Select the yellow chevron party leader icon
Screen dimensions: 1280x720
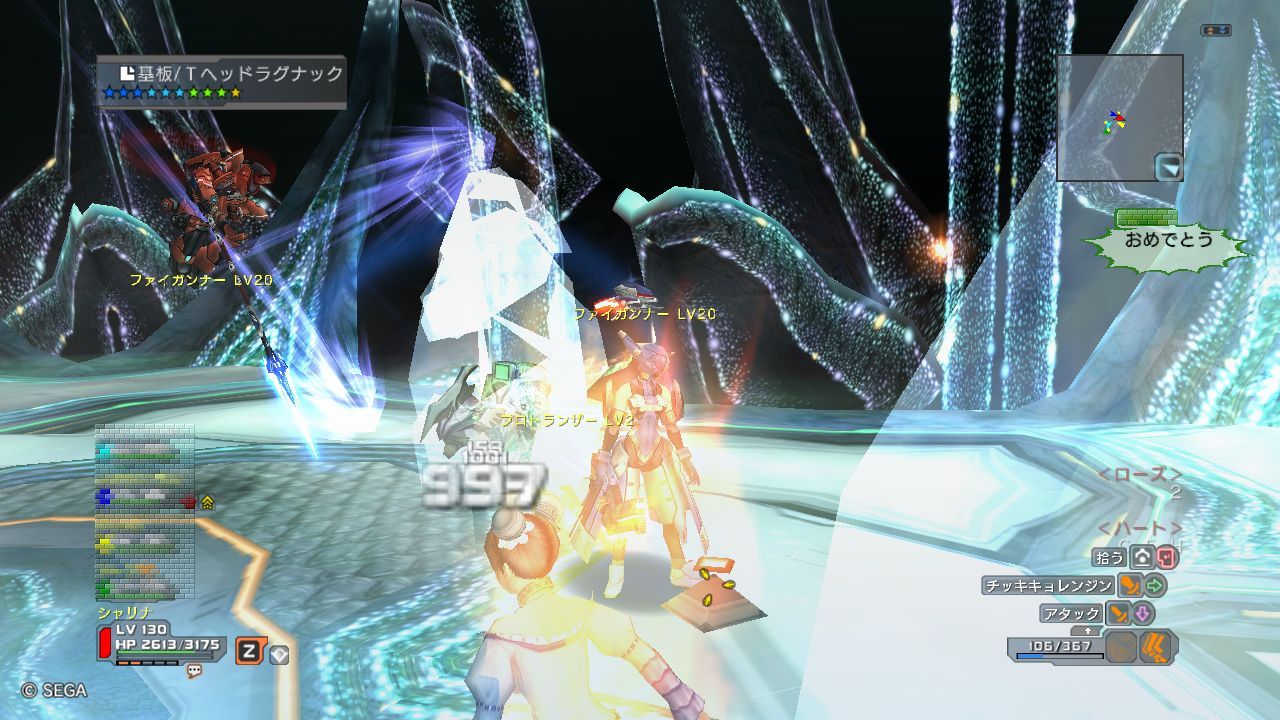click(208, 502)
